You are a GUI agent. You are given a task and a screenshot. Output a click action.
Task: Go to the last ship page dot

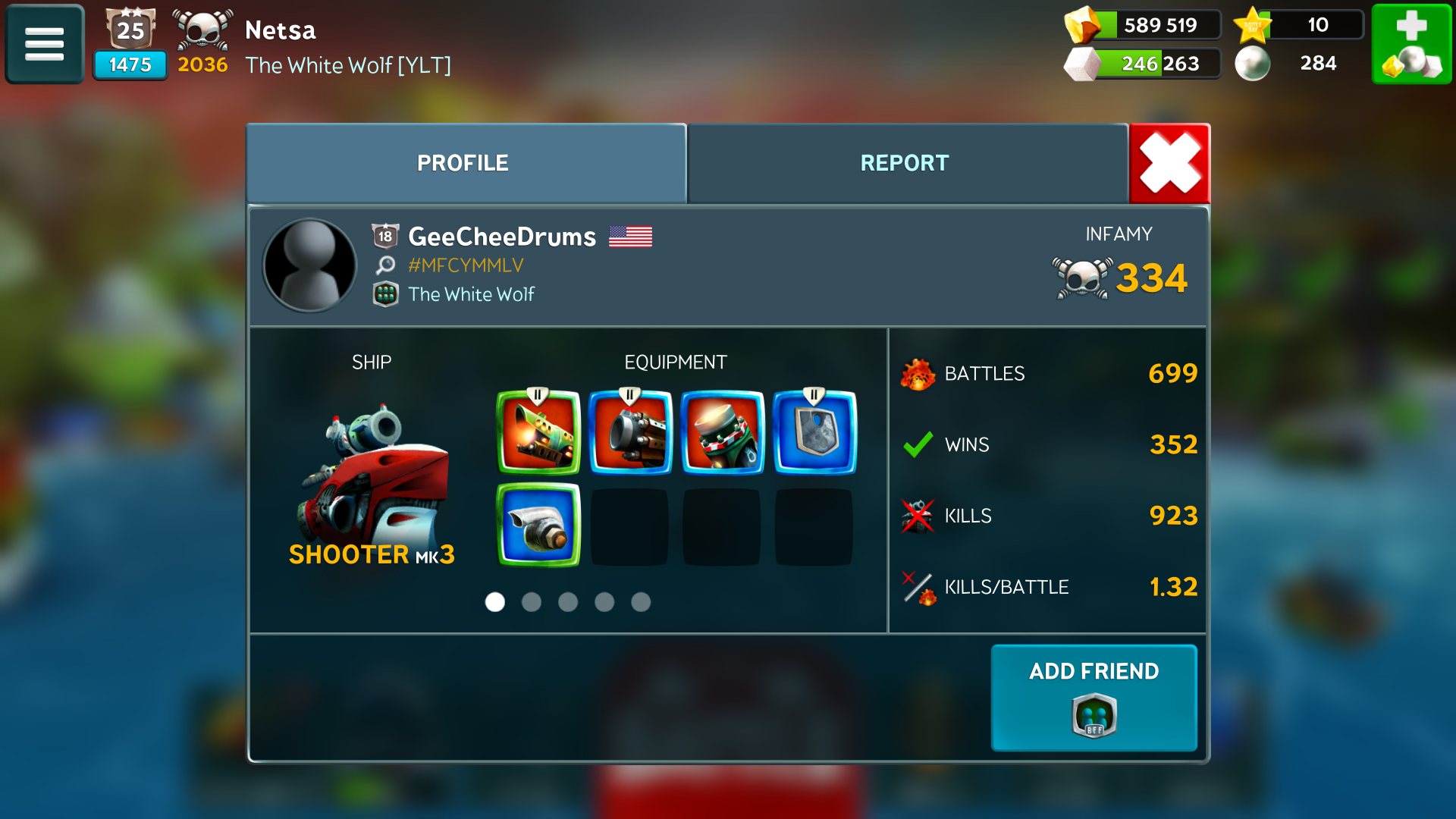click(x=641, y=602)
